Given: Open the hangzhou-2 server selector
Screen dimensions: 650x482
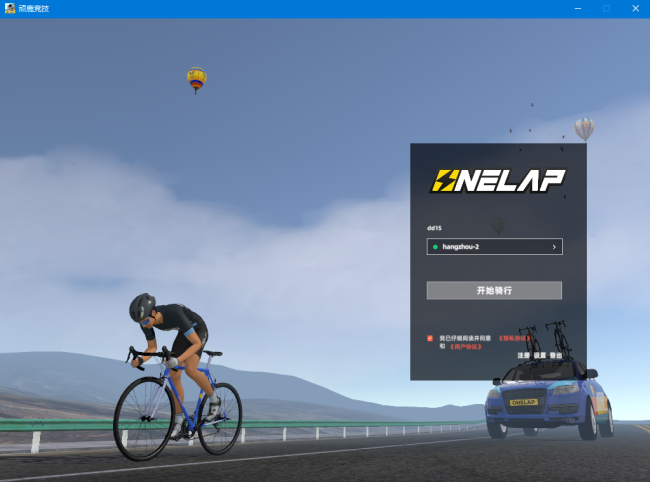Looking at the screenshot, I should coord(494,246).
